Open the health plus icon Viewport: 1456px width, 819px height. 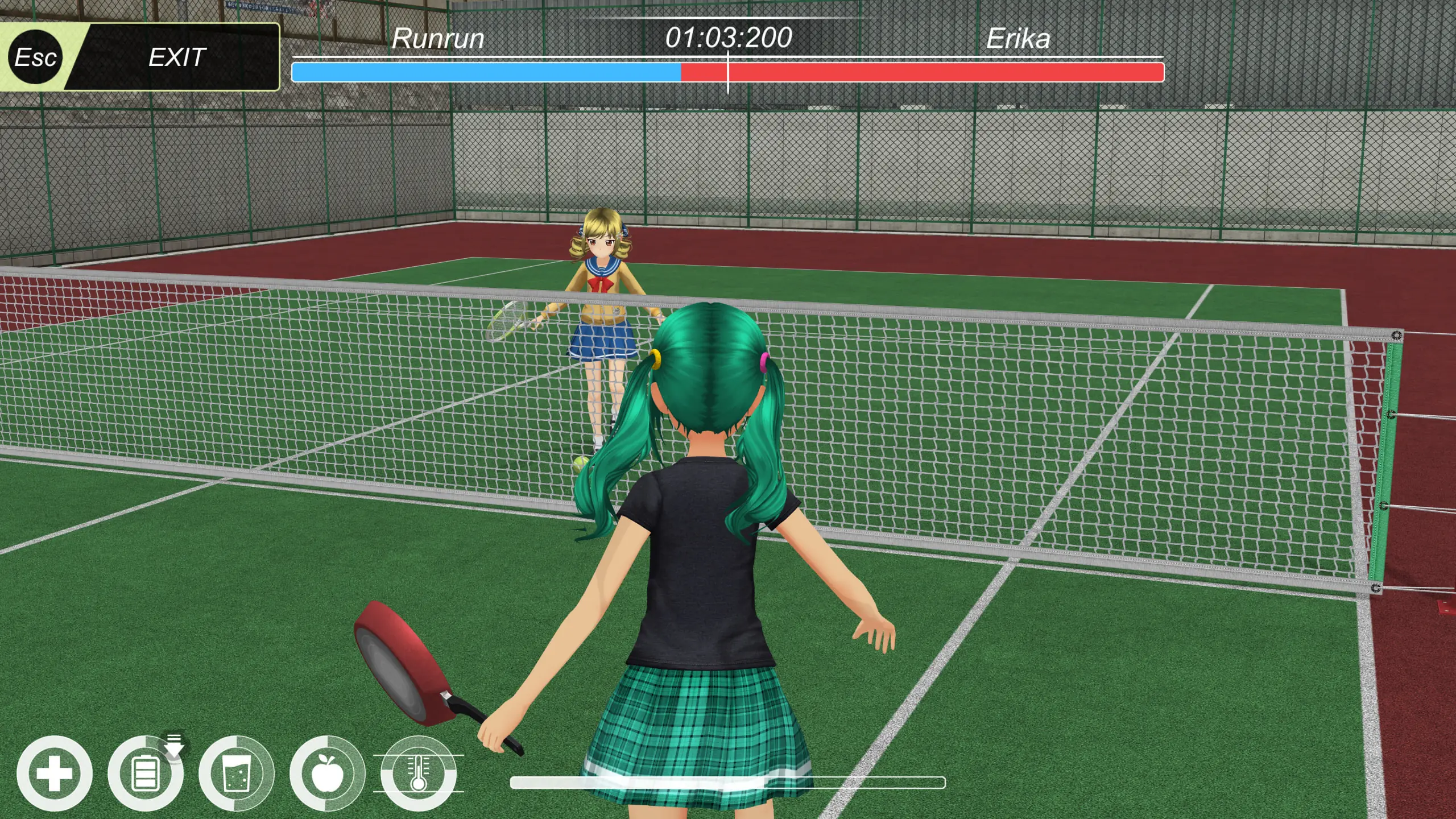[55, 773]
